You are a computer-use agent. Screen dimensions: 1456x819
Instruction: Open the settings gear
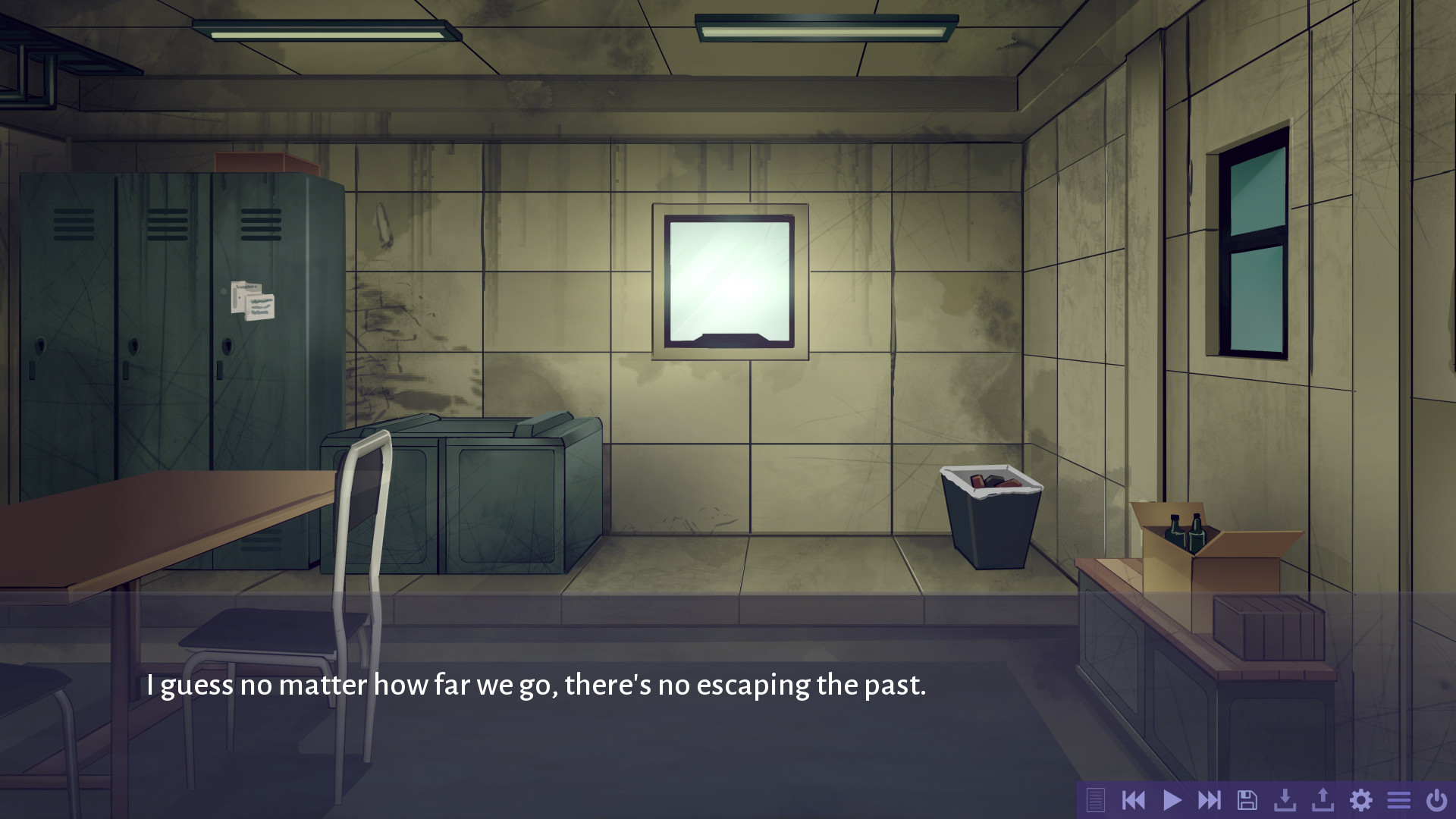tap(1362, 799)
